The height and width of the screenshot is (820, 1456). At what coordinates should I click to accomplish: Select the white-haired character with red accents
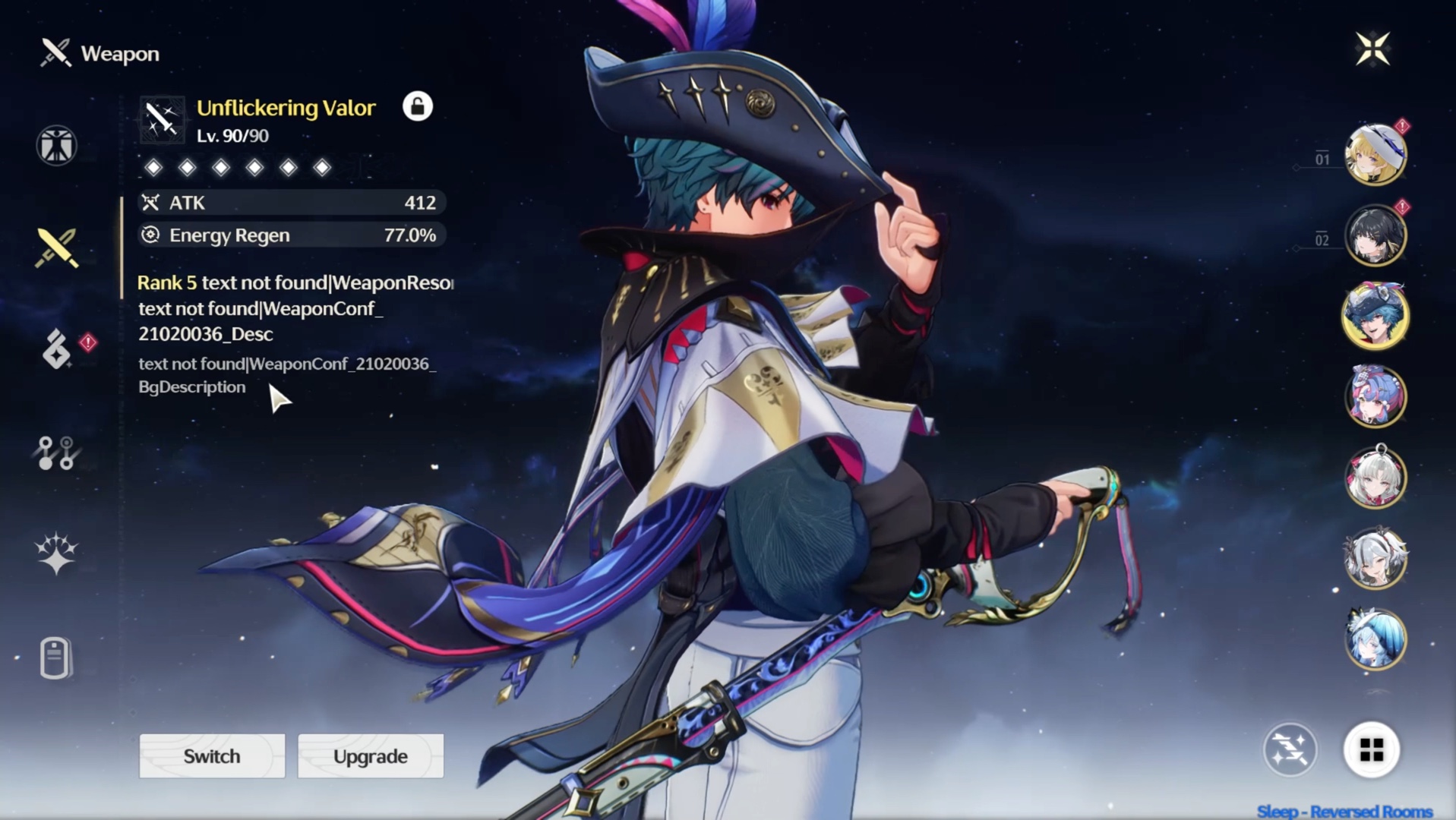coord(1375,478)
